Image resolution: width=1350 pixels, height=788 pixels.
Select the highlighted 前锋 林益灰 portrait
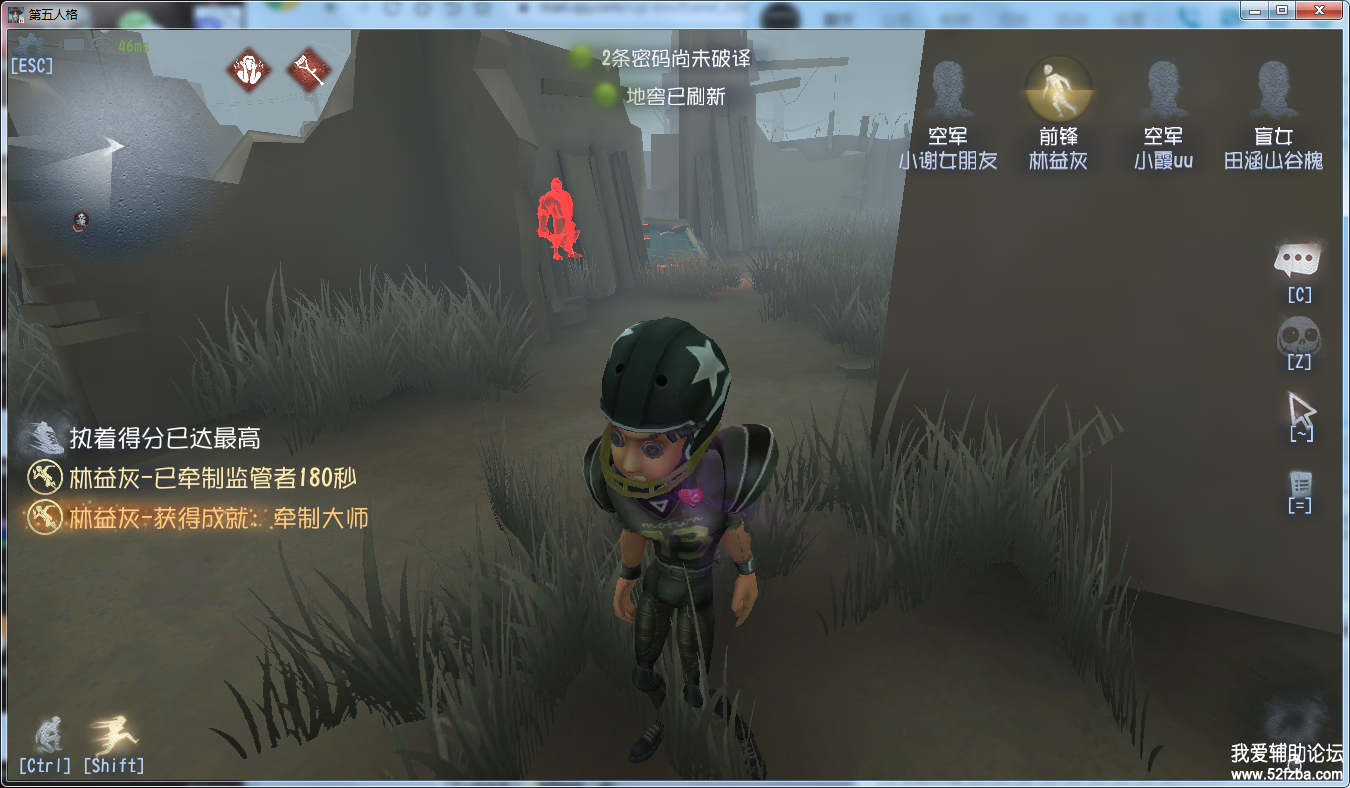point(1057,90)
